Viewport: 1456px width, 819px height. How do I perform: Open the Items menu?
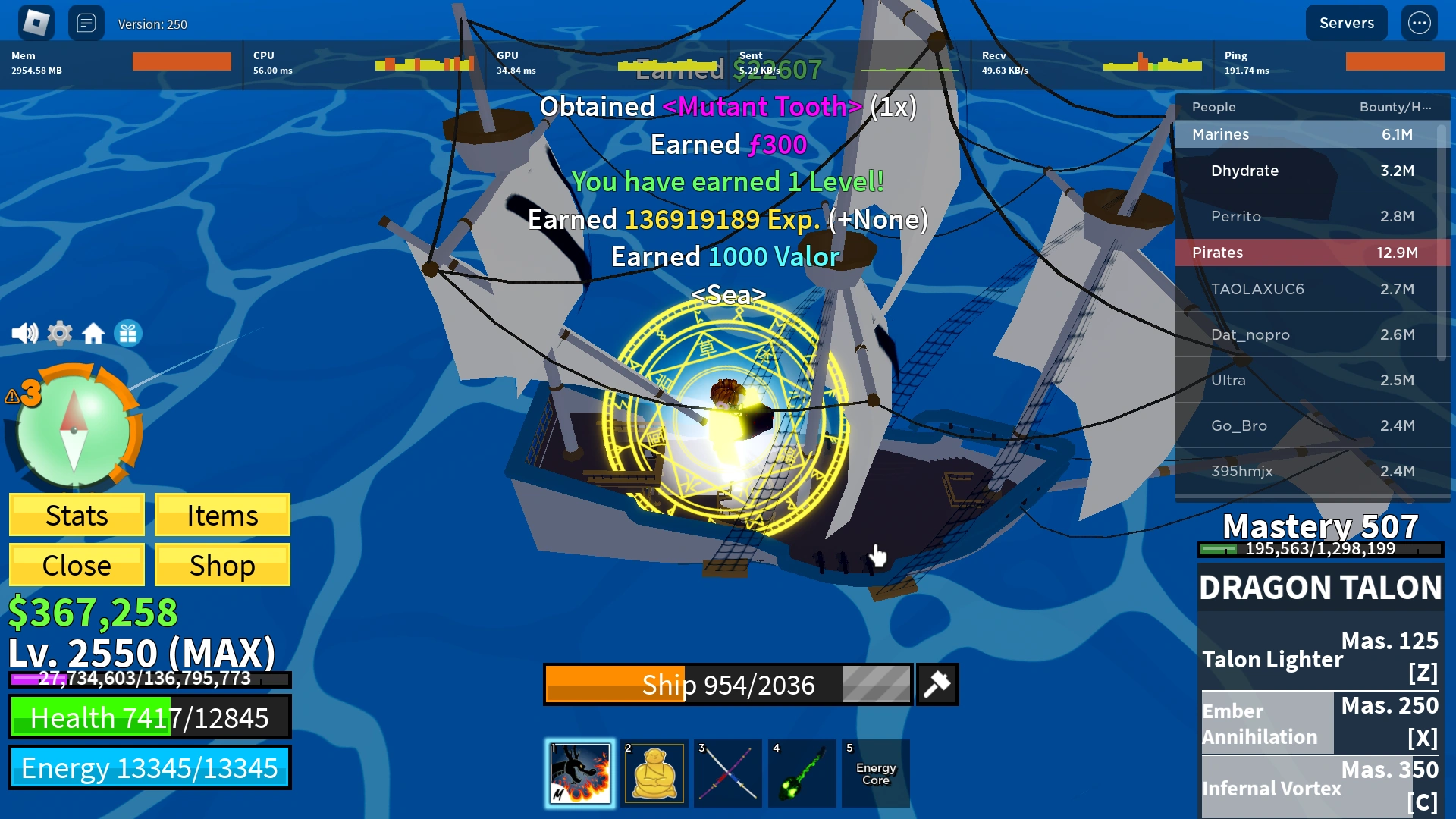click(x=221, y=515)
